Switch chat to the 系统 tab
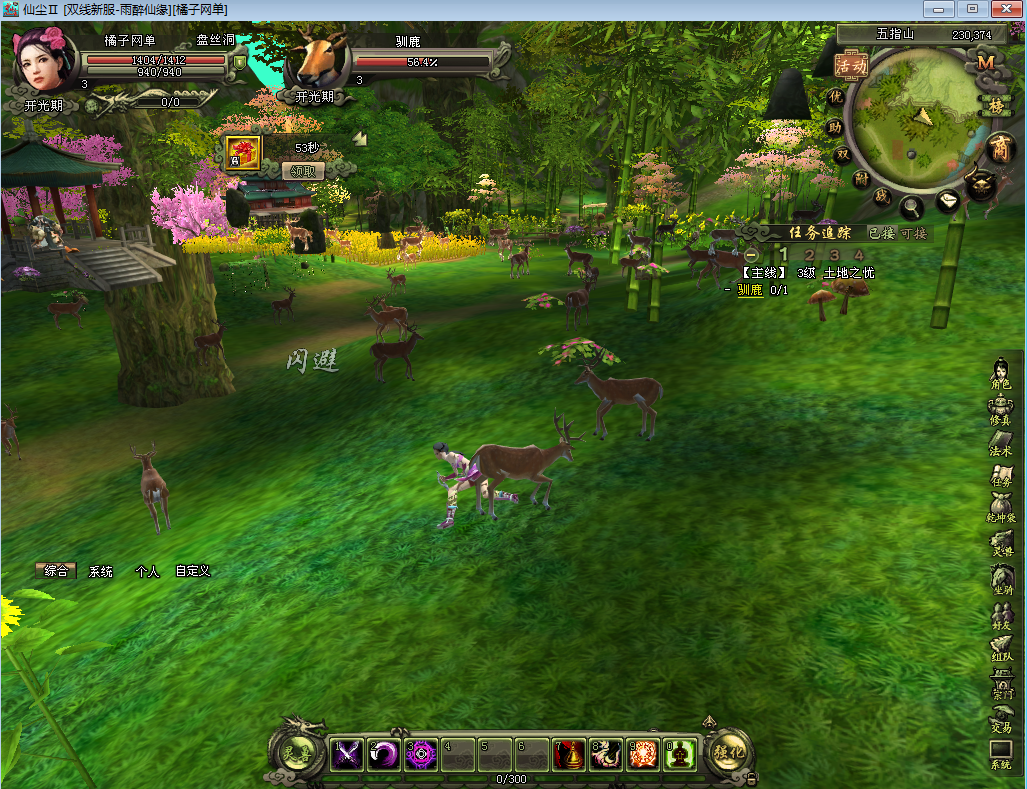 coord(101,571)
